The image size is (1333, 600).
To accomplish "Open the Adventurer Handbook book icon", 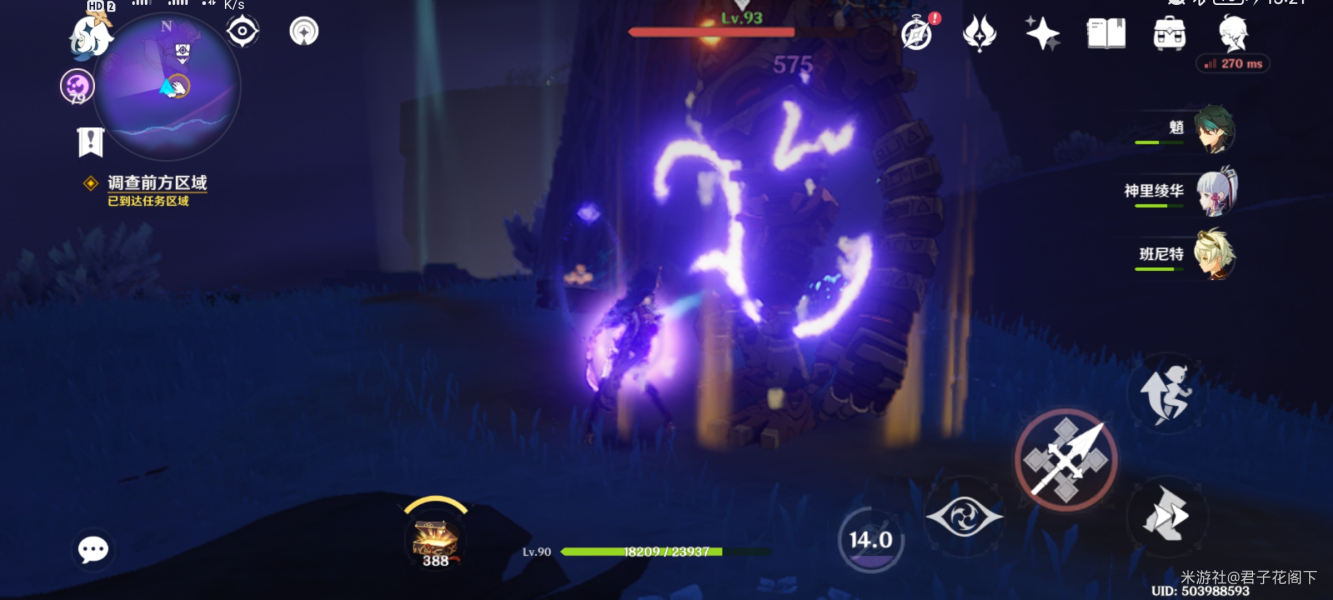I will (x=1106, y=33).
